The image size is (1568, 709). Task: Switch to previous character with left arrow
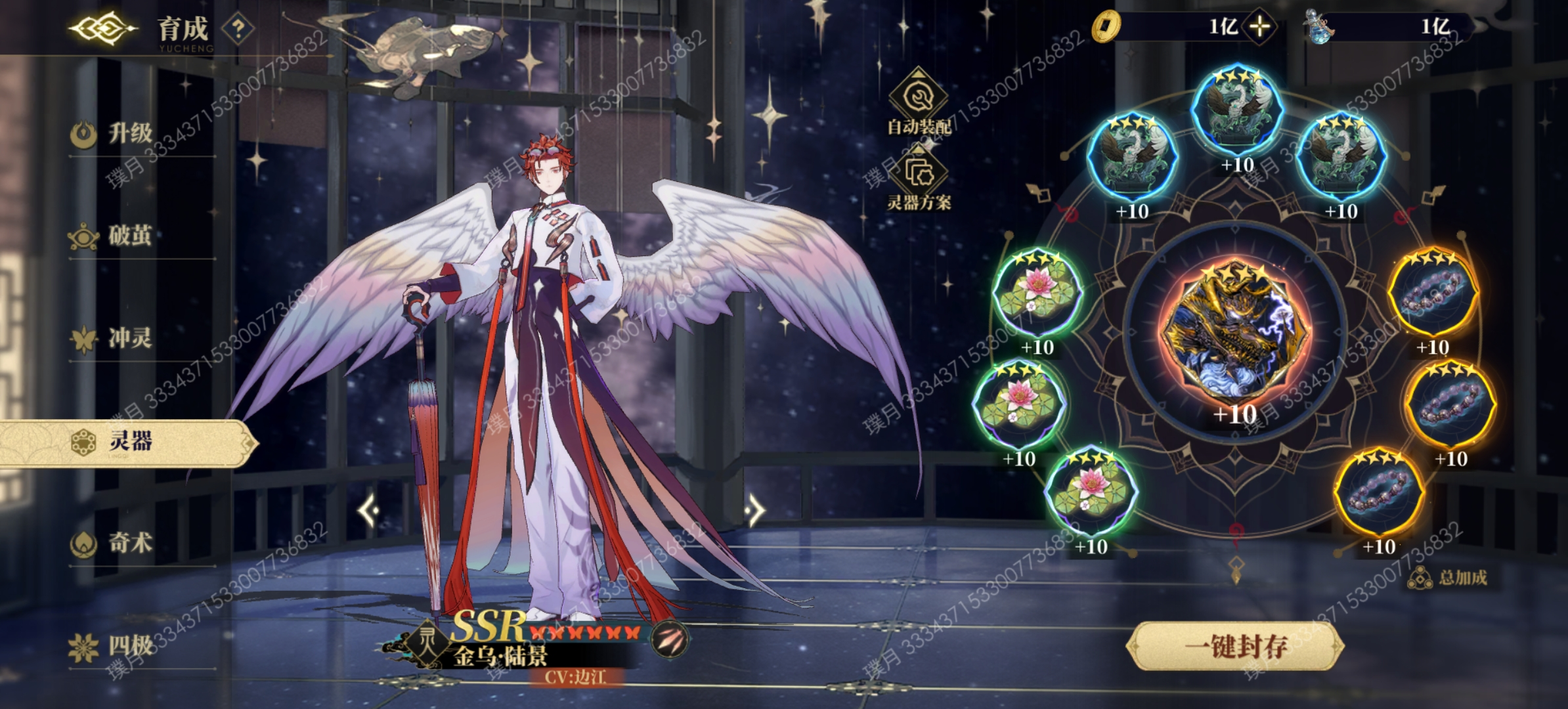click(370, 510)
